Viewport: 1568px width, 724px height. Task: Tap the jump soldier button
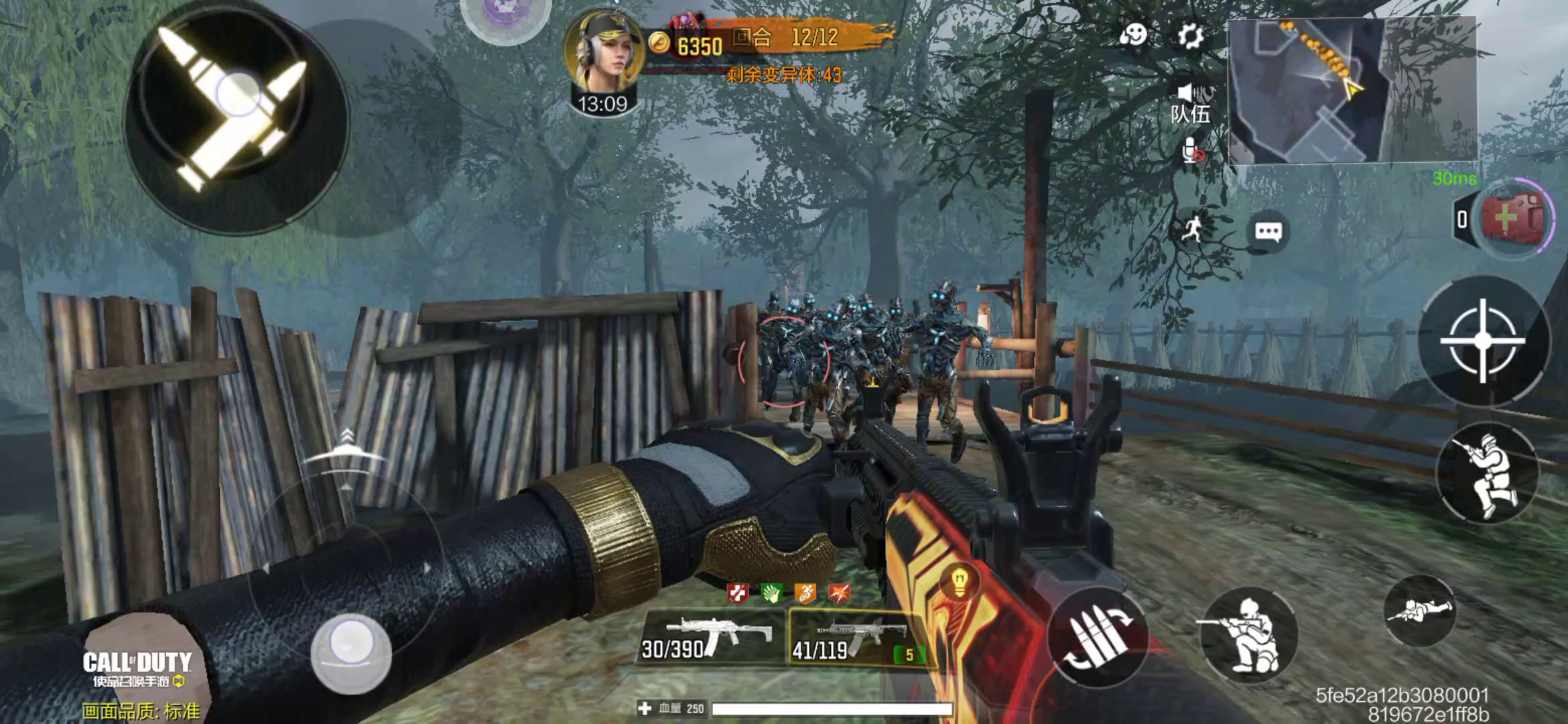click(1487, 475)
